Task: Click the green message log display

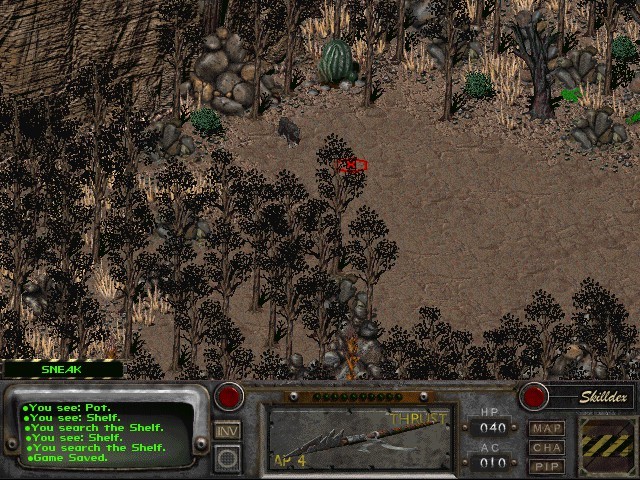Action: [x=108, y=432]
